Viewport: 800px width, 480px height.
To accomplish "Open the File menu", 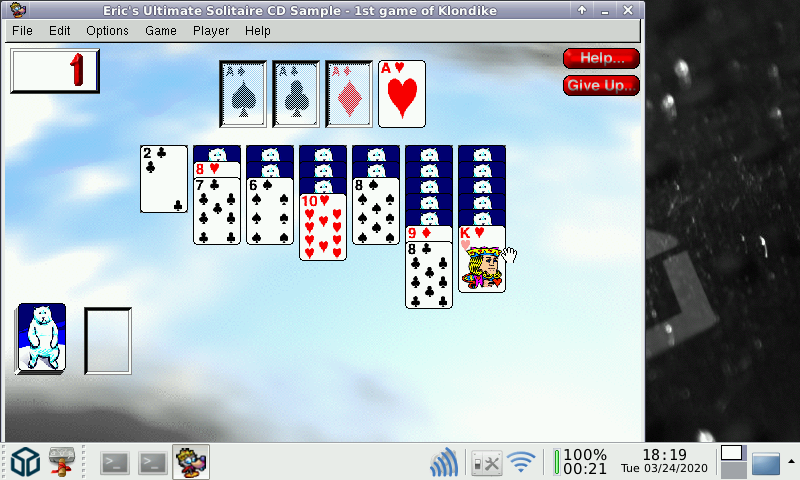I will 22,30.
